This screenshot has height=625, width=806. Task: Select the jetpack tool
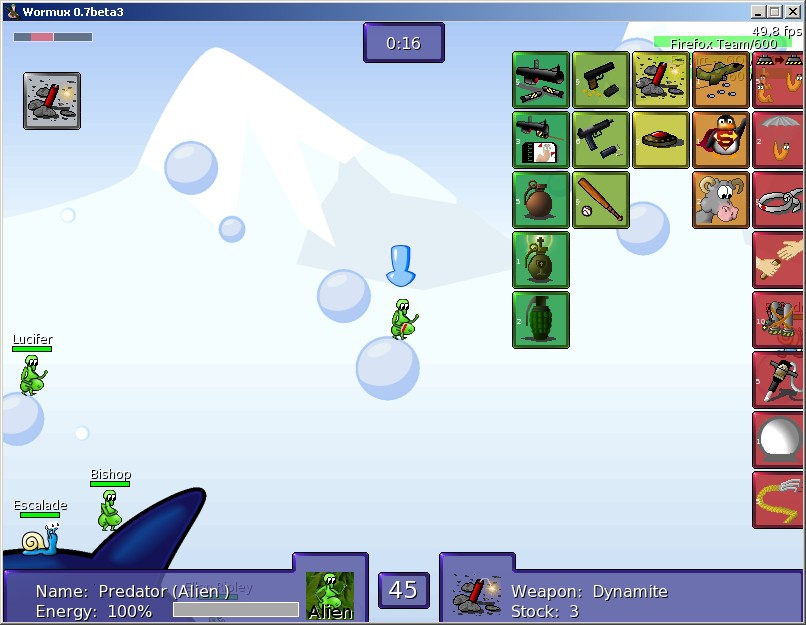pyautogui.click(x=779, y=320)
